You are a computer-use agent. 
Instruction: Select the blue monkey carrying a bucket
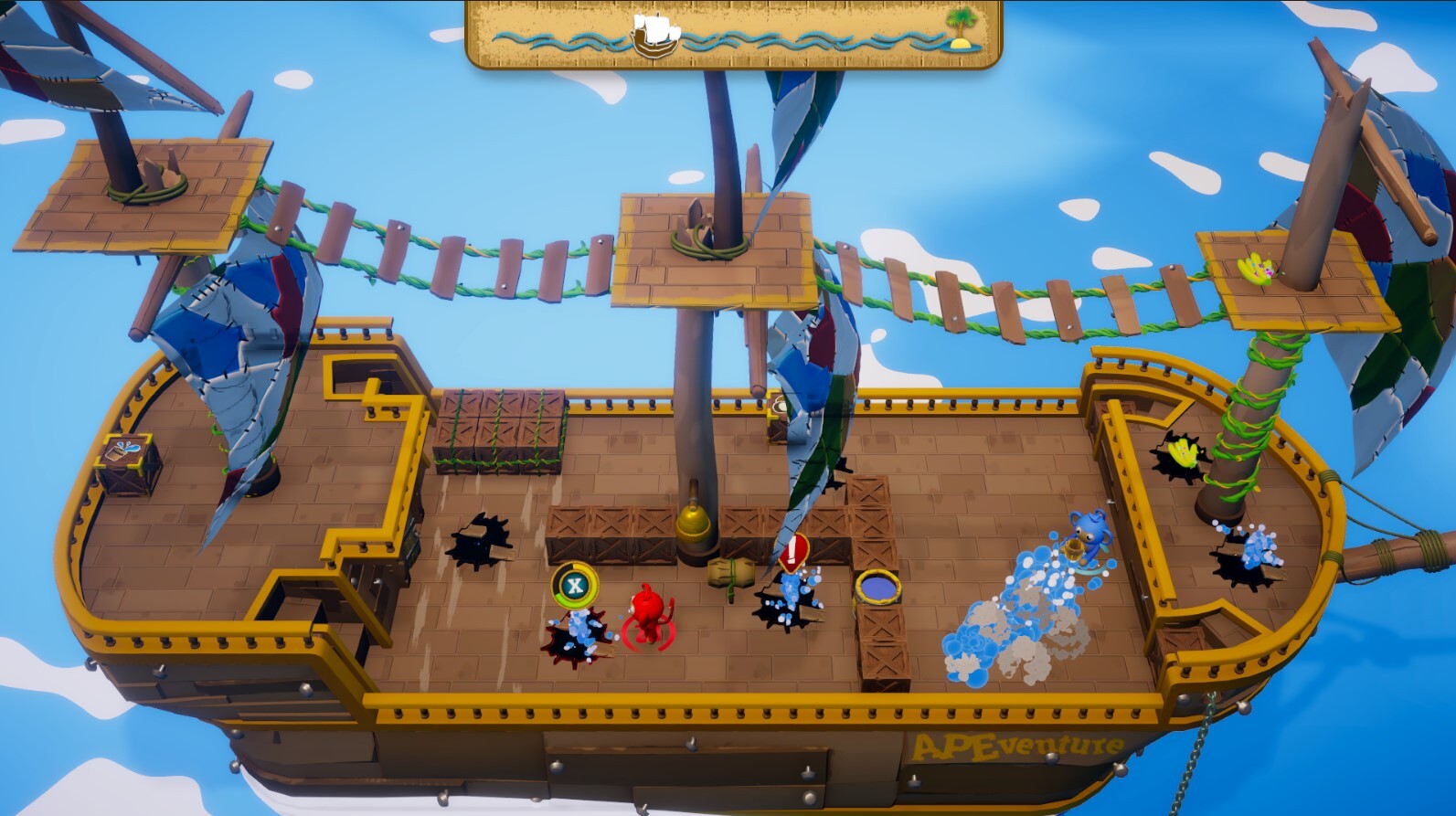click(x=1088, y=535)
